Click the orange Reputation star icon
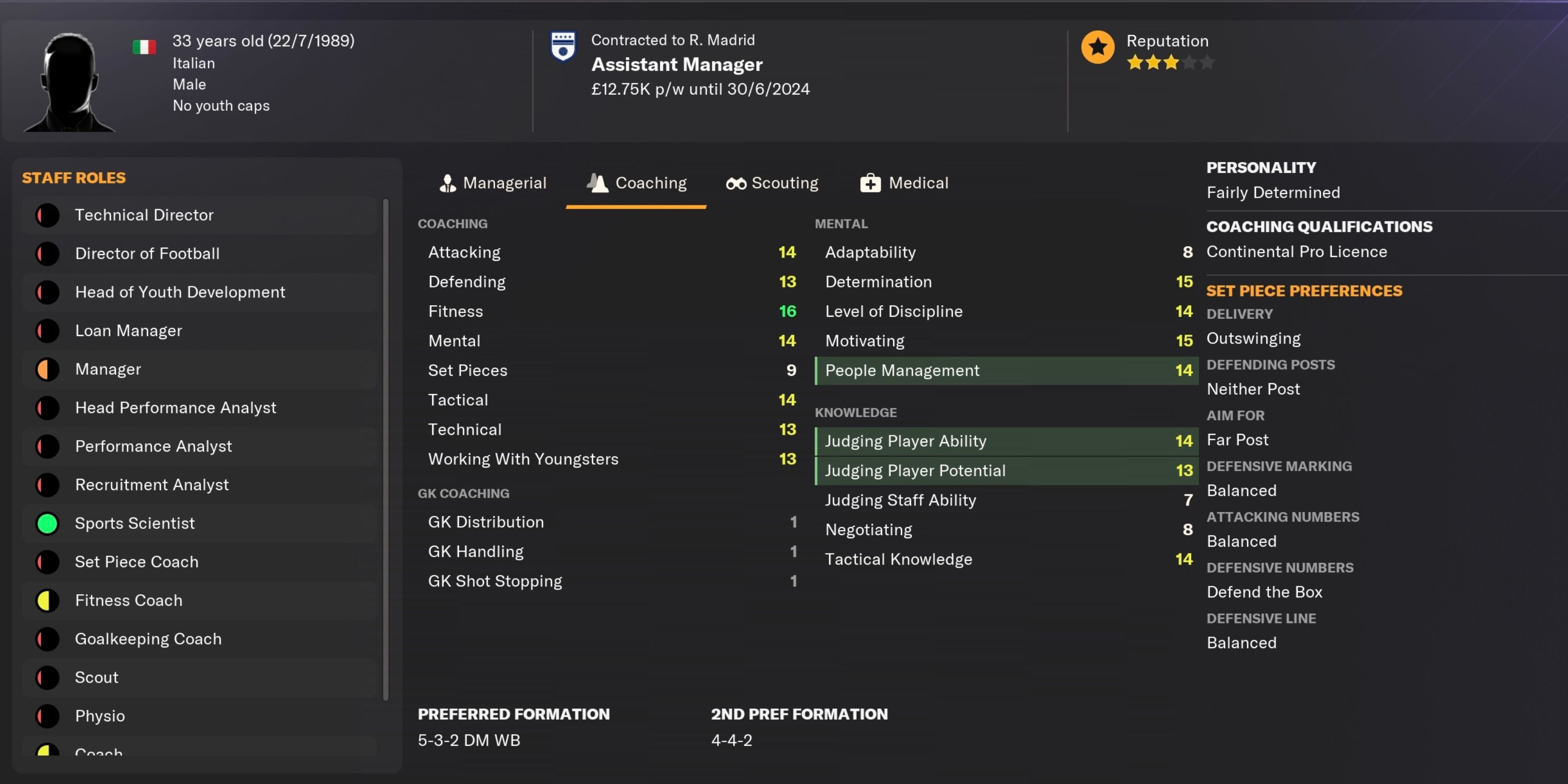 pos(1098,47)
